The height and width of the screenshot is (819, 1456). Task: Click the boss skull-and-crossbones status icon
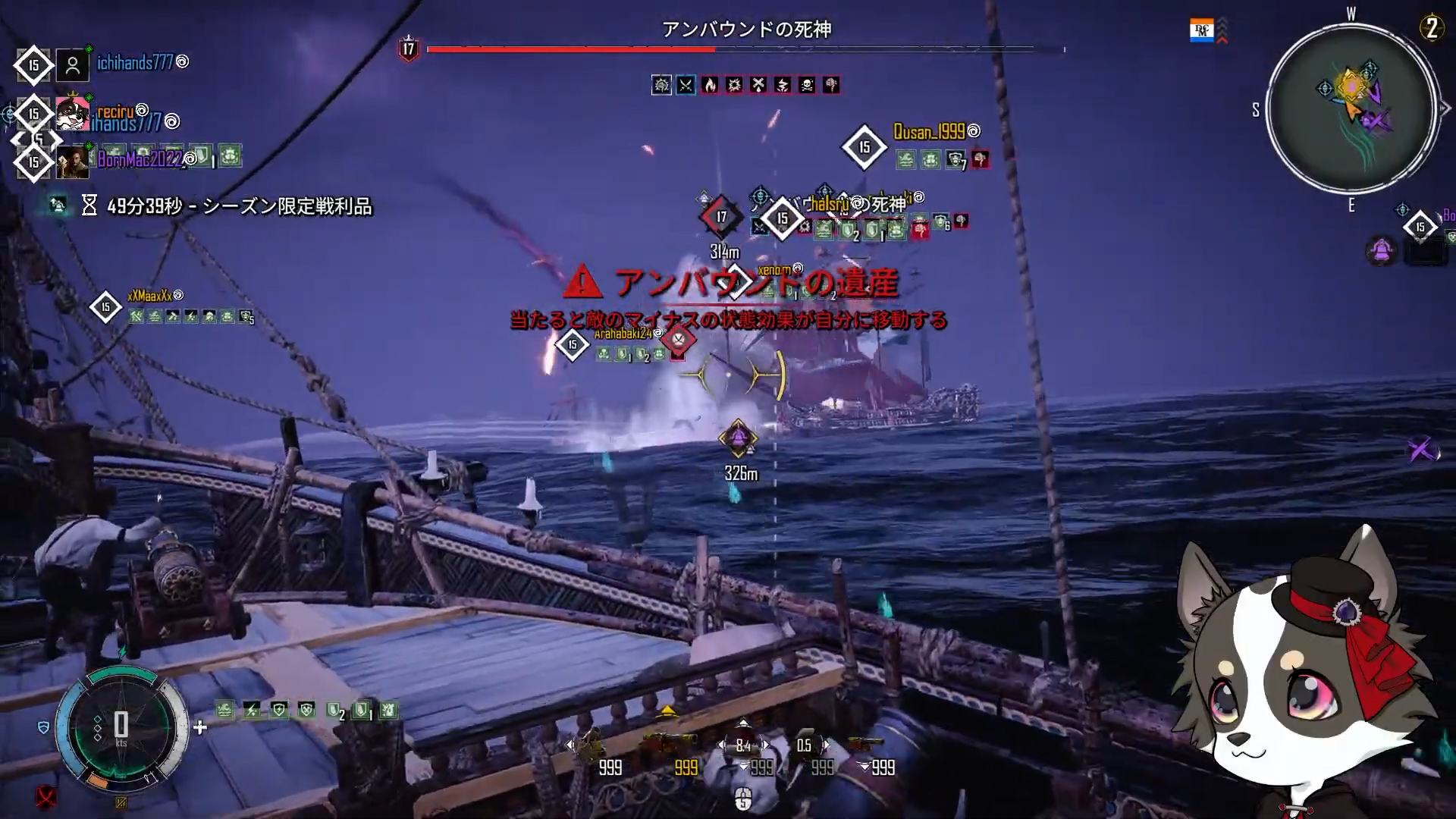coord(807,85)
